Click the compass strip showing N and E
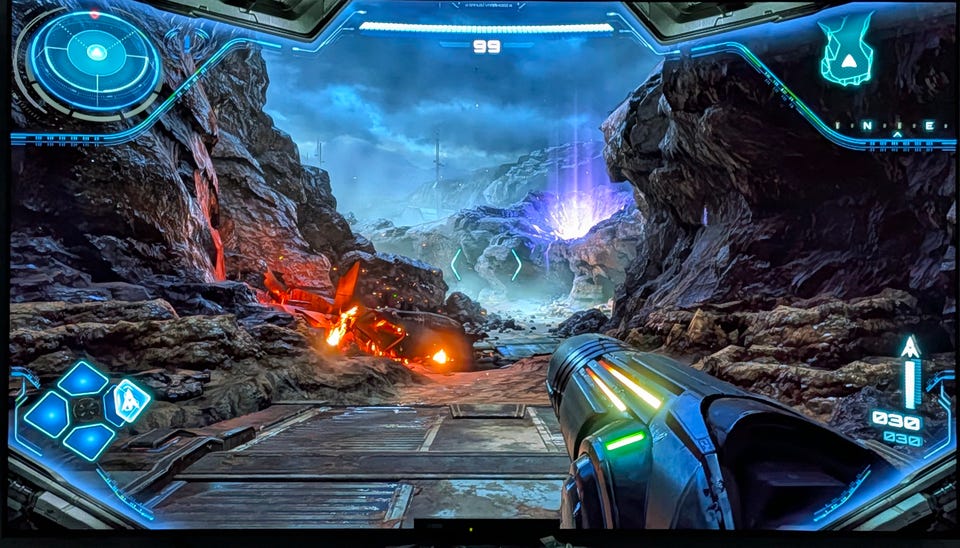960x548 pixels. [897, 126]
